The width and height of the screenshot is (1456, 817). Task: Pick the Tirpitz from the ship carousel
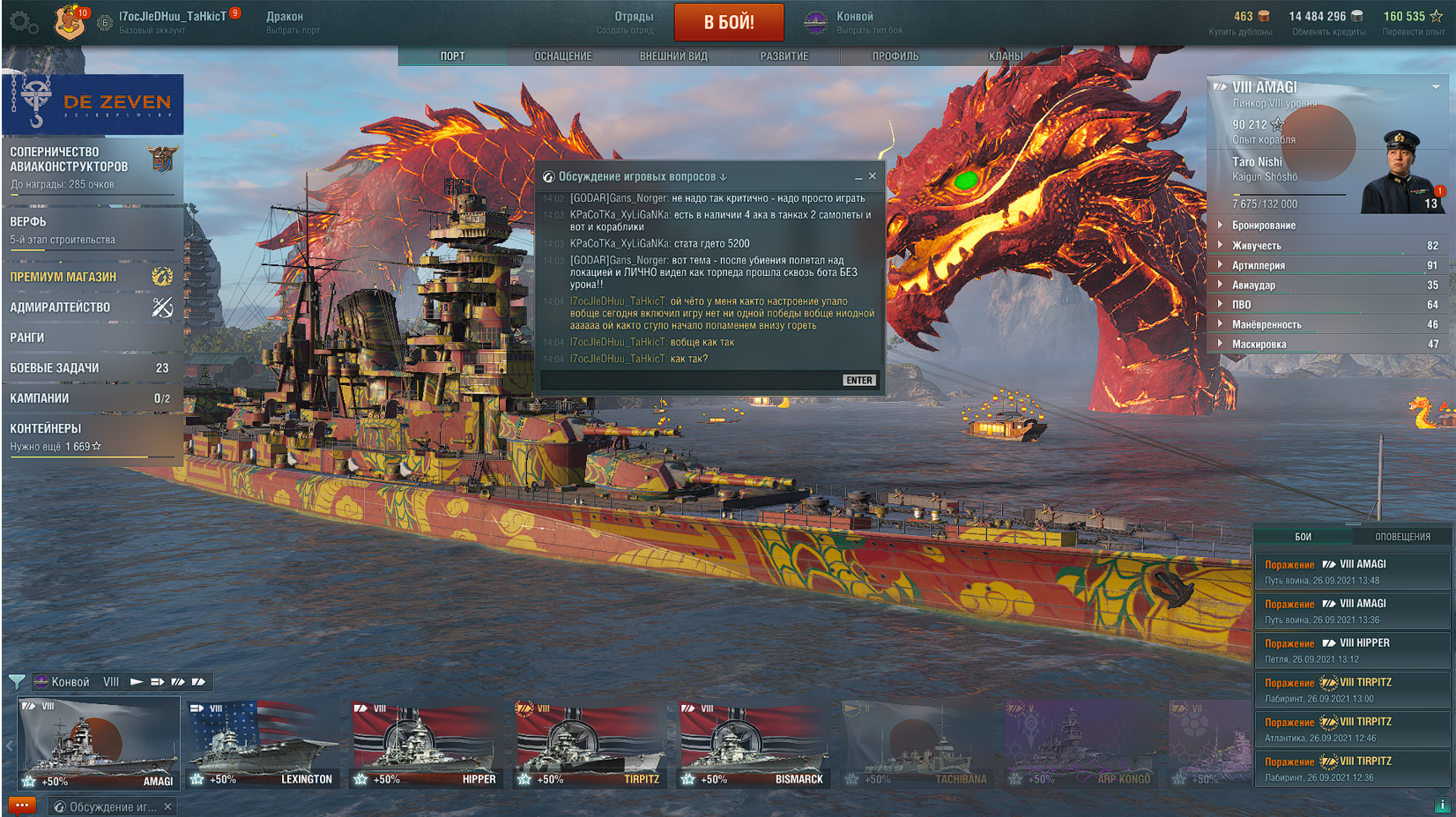589,744
